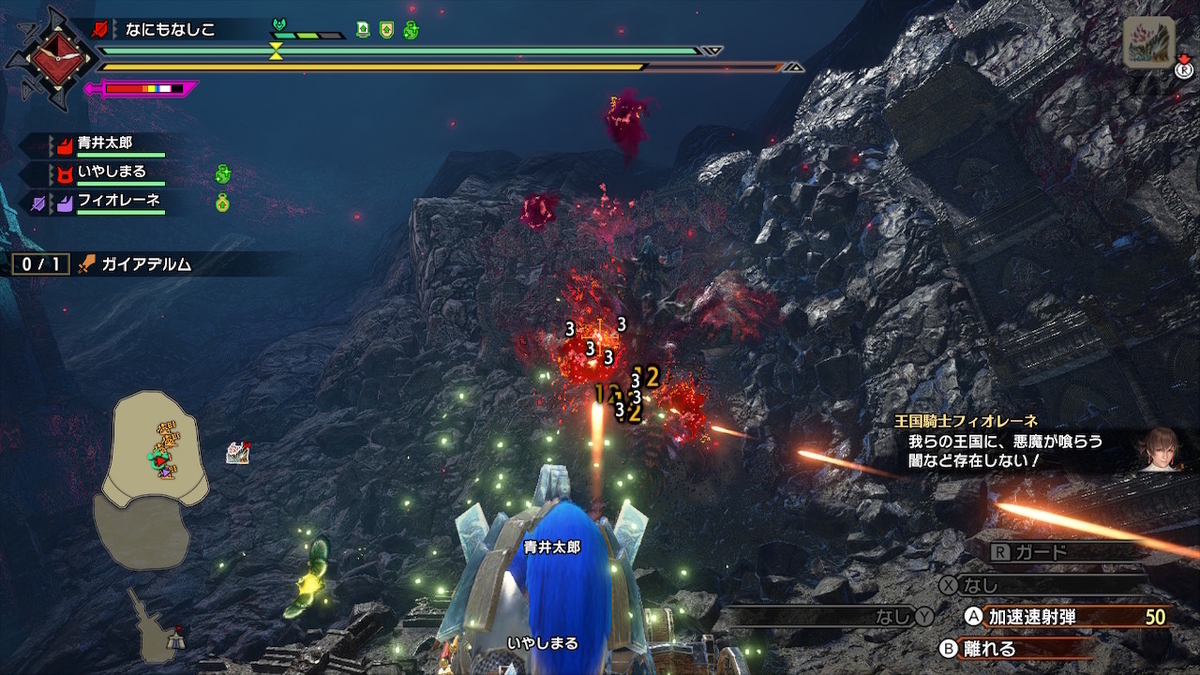Select party member フィオレーネ in the list
The width and height of the screenshot is (1200, 675).
pos(118,202)
